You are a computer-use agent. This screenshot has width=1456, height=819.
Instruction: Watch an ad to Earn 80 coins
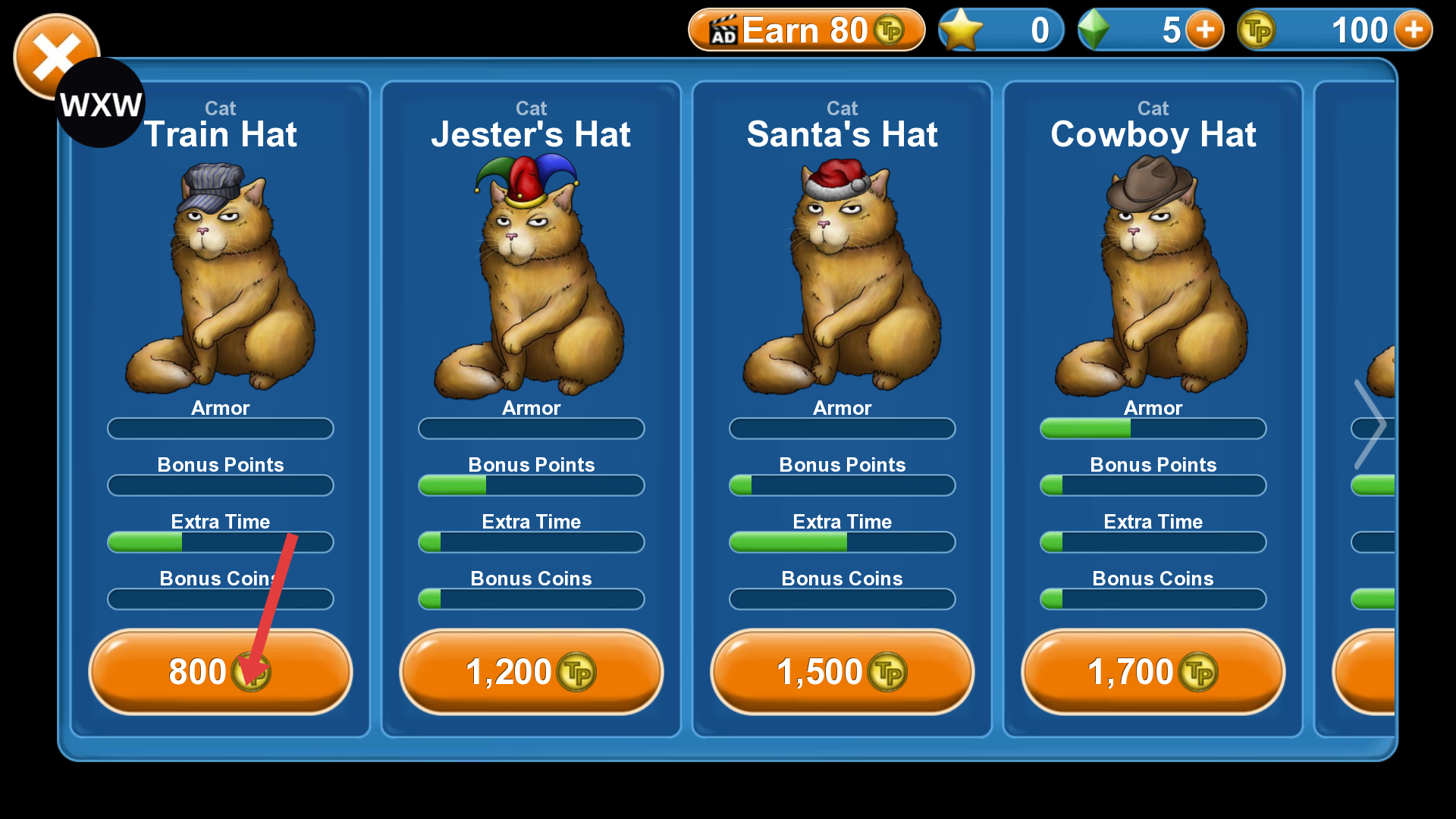(806, 30)
